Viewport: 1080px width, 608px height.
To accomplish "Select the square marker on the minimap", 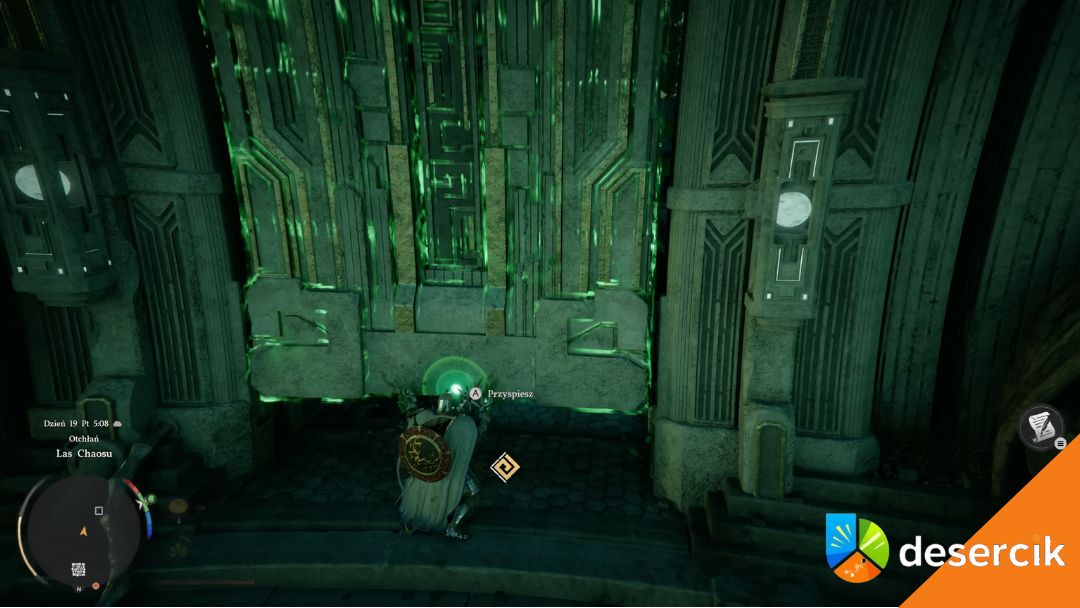I will pos(99,511).
